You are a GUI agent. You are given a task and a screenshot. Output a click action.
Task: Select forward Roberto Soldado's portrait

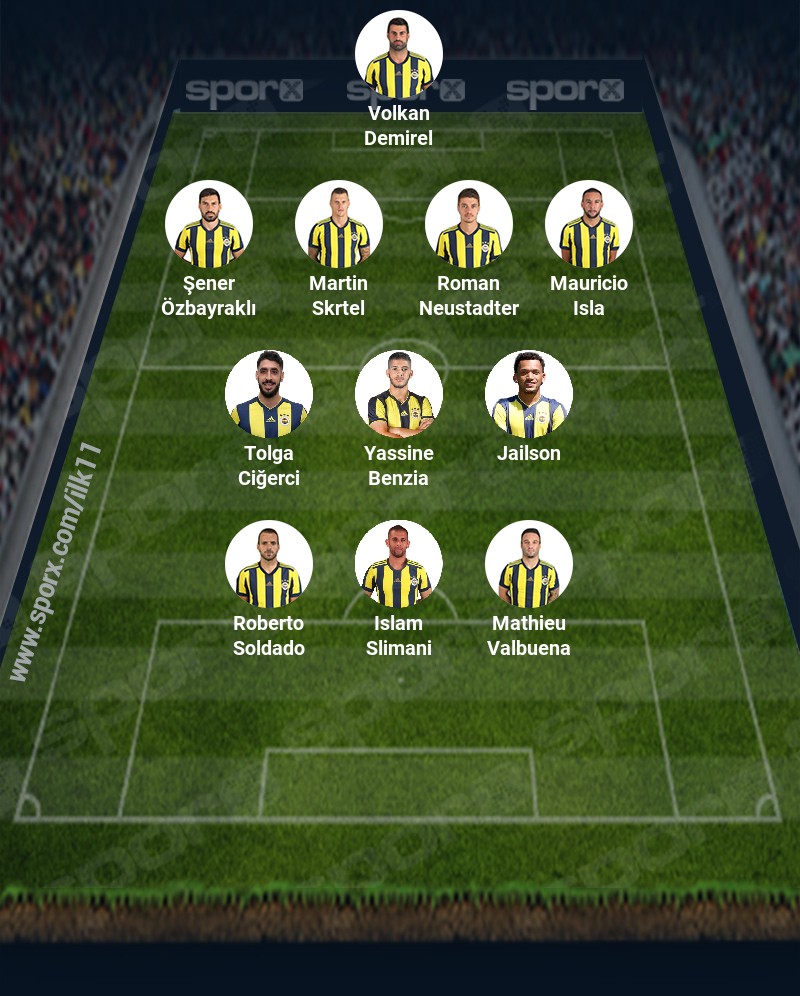point(269,565)
